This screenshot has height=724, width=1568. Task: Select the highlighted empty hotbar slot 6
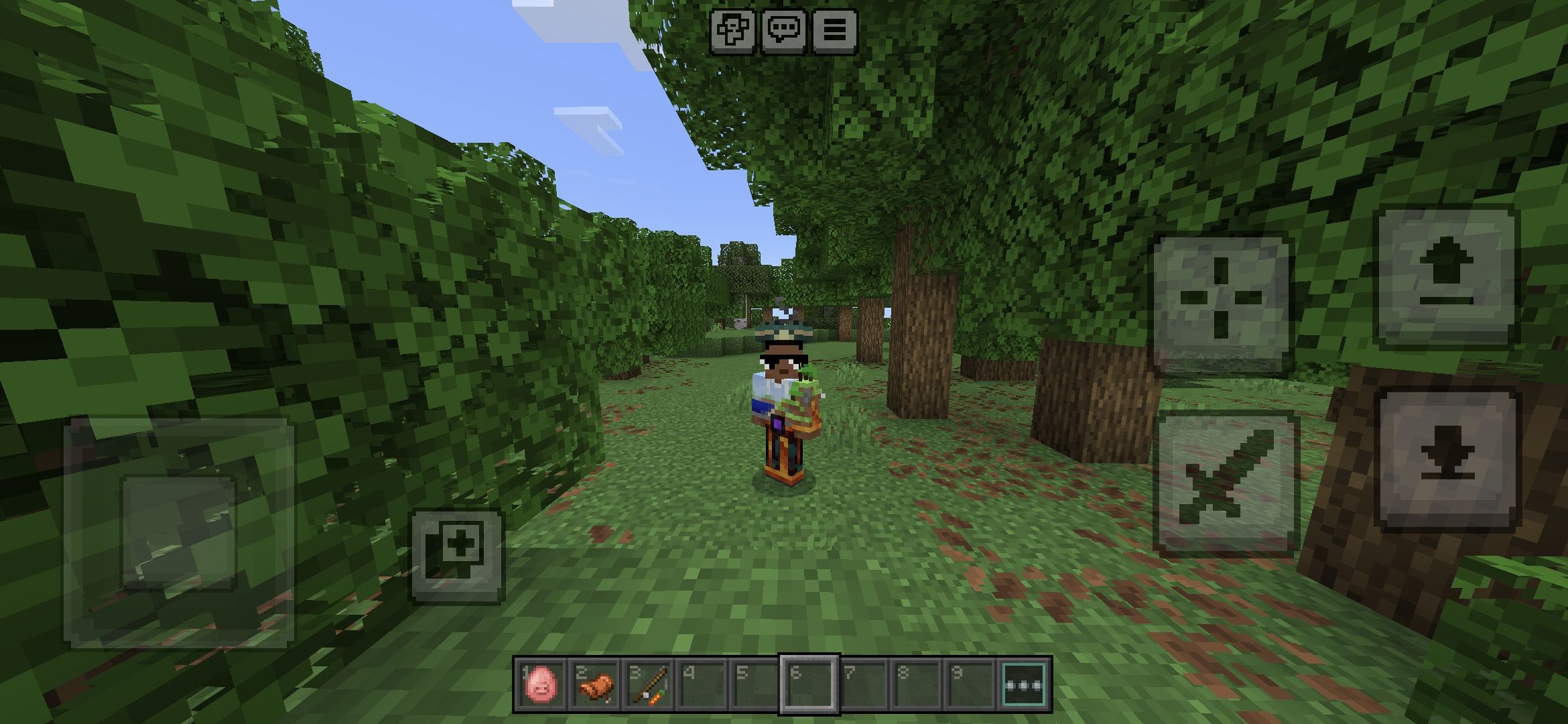(x=809, y=685)
